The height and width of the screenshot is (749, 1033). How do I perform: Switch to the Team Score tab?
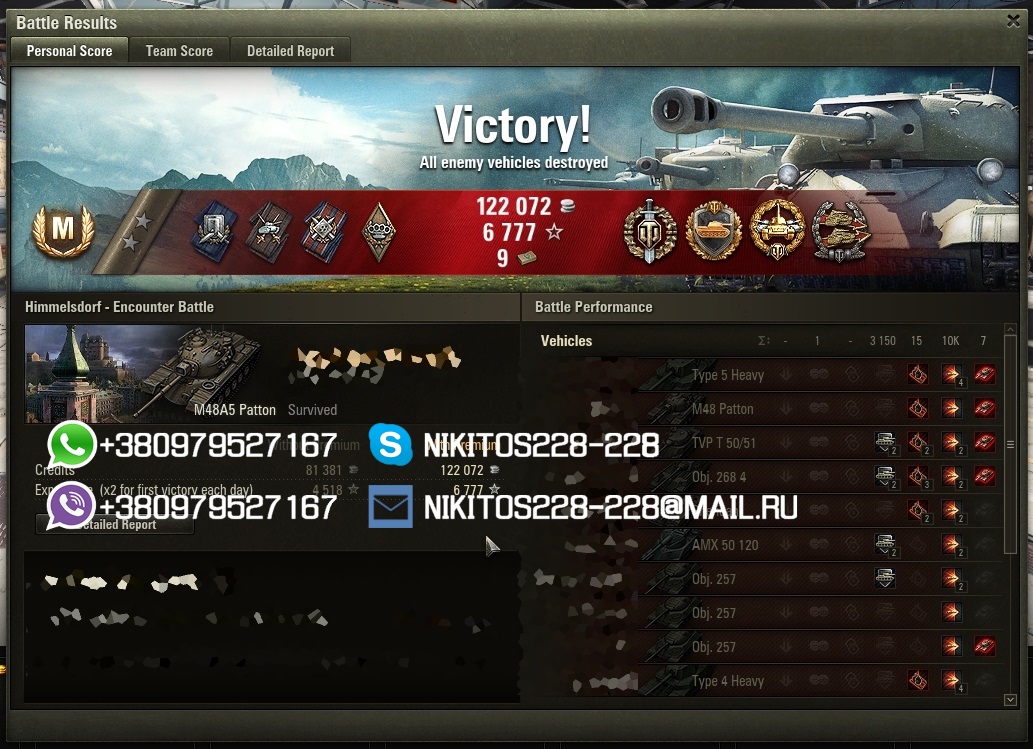(x=179, y=51)
